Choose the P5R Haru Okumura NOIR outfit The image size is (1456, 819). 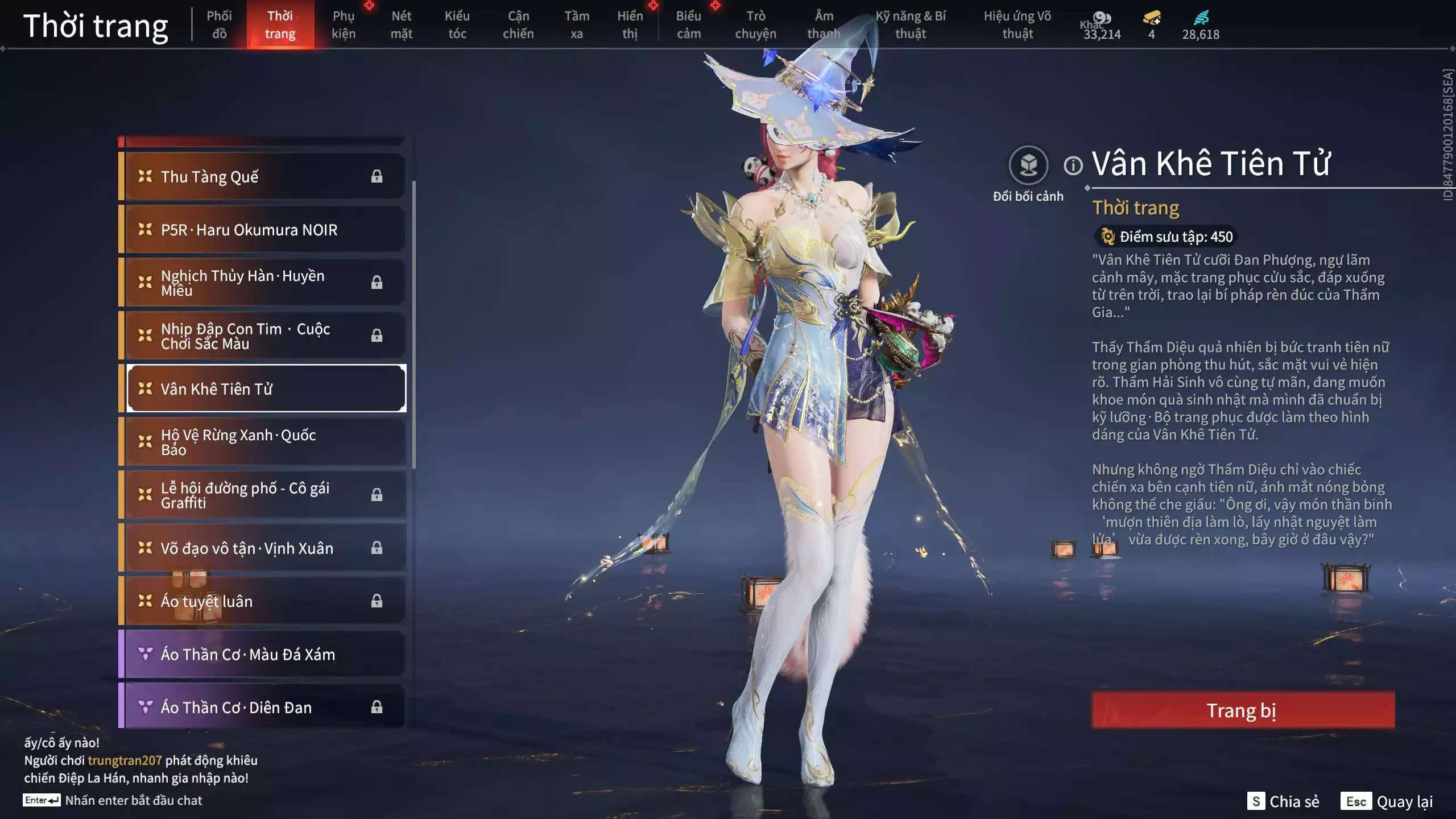pyautogui.click(x=264, y=230)
